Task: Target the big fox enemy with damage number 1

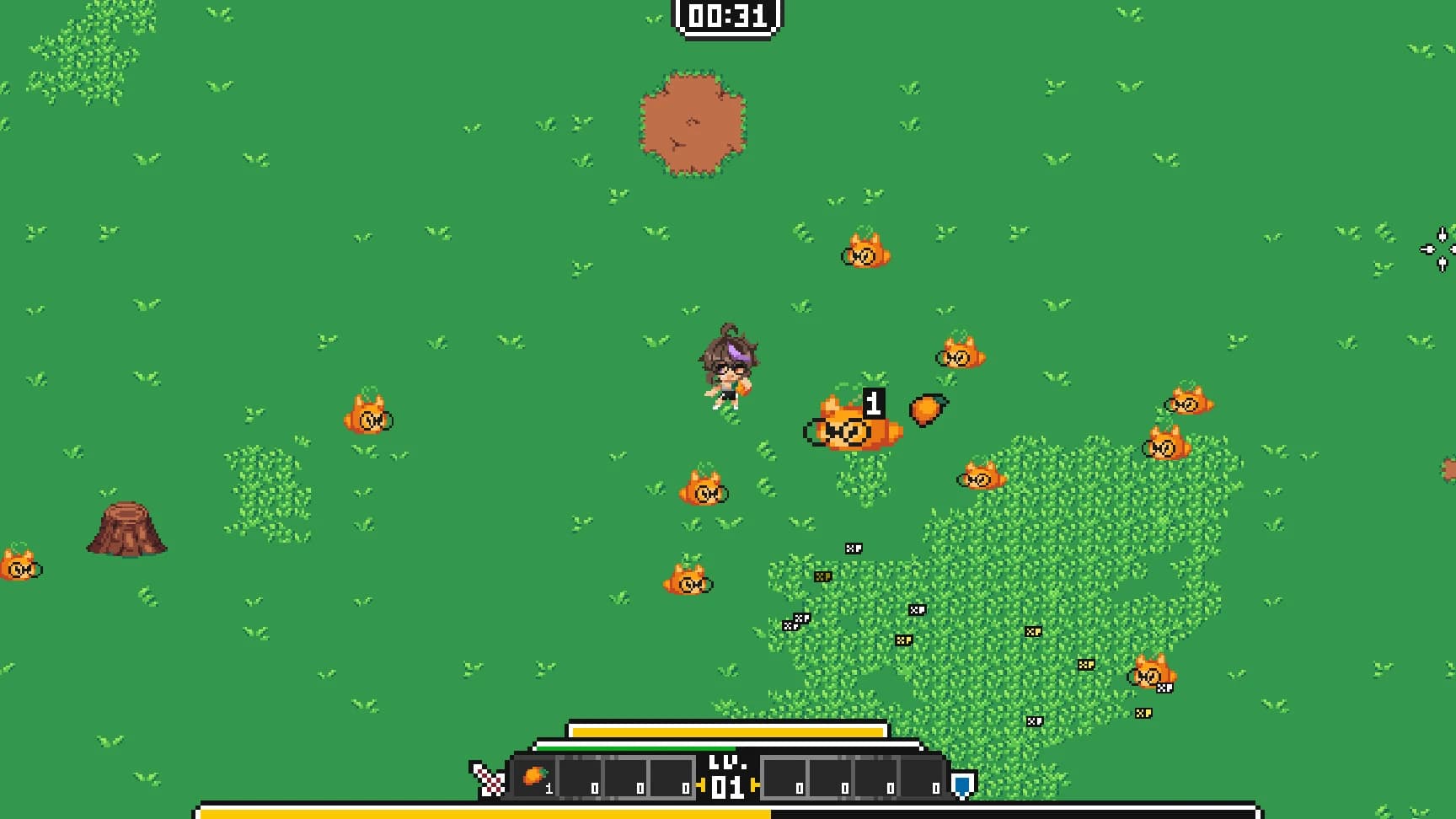Action: (x=849, y=432)
